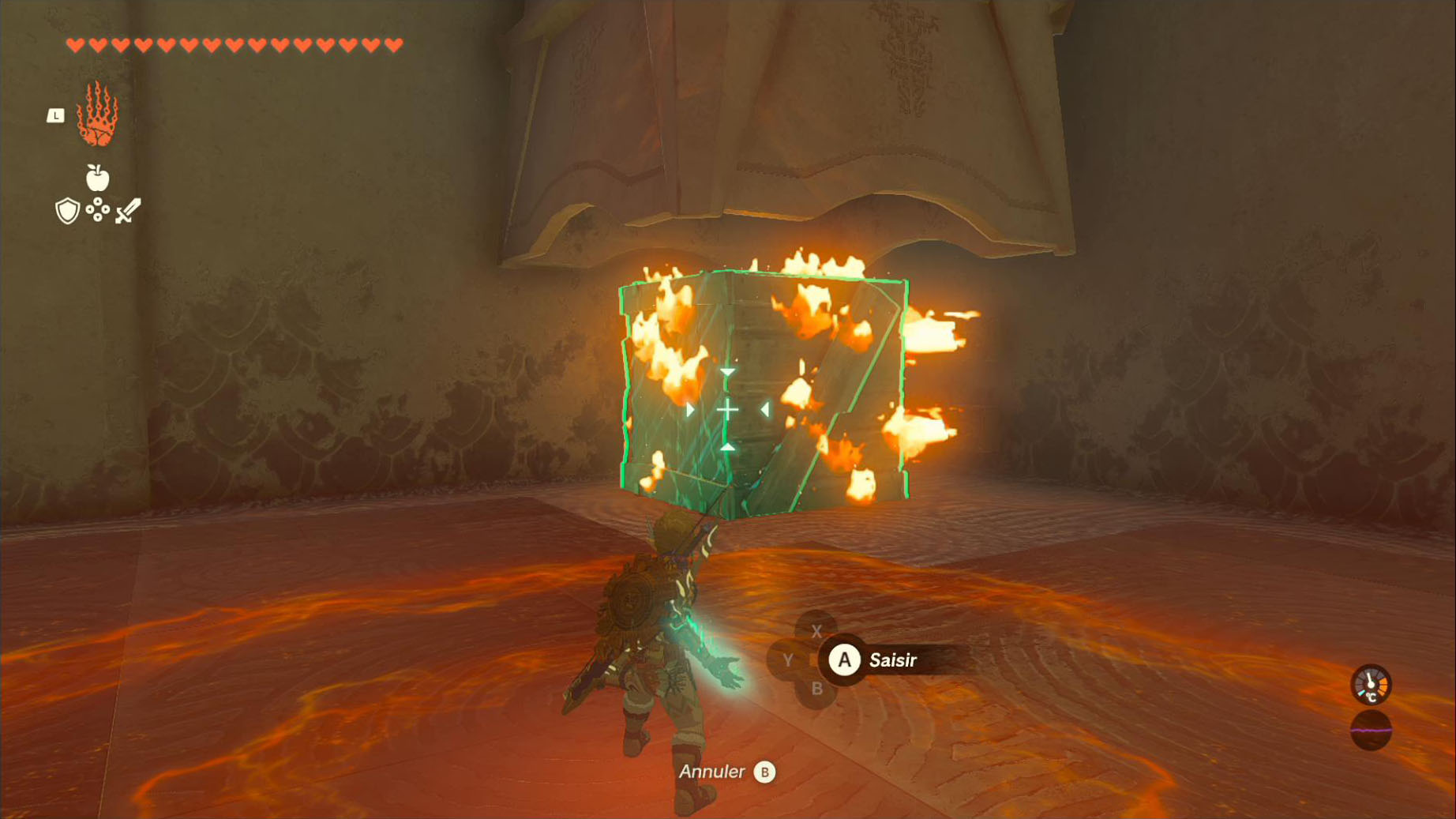Viewport: 1456px width, 819px height.
Task: Open the shield quick-select icon
Action: pos(67,211)
